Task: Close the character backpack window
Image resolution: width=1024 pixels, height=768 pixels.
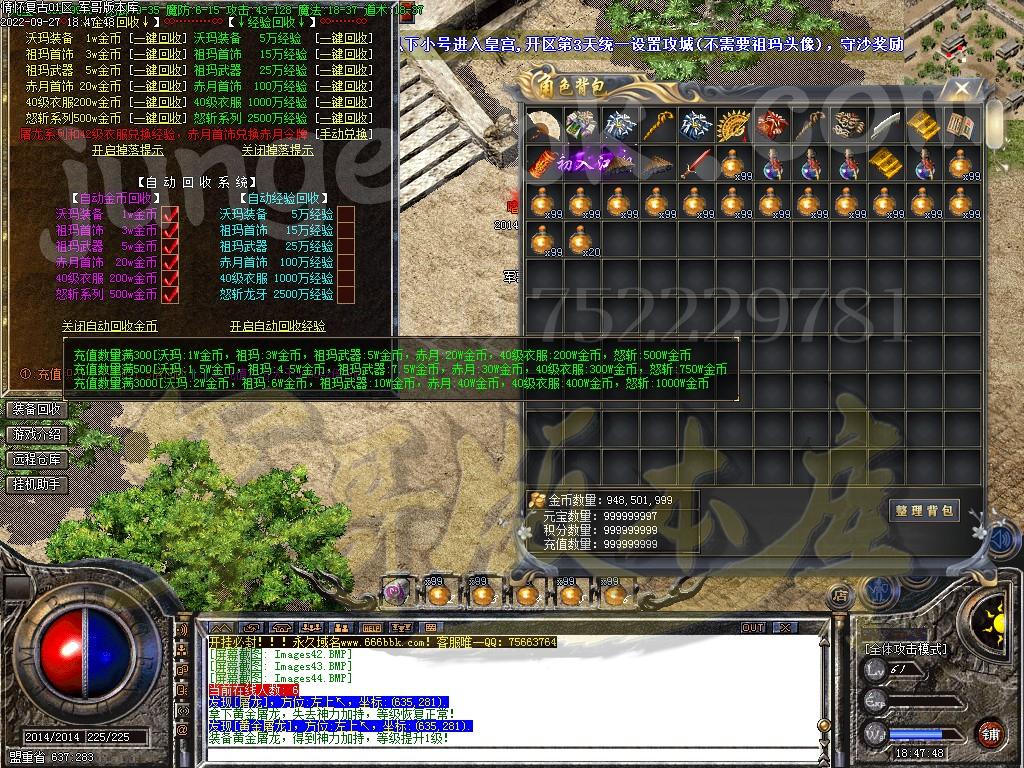Action: click(962, 88)
